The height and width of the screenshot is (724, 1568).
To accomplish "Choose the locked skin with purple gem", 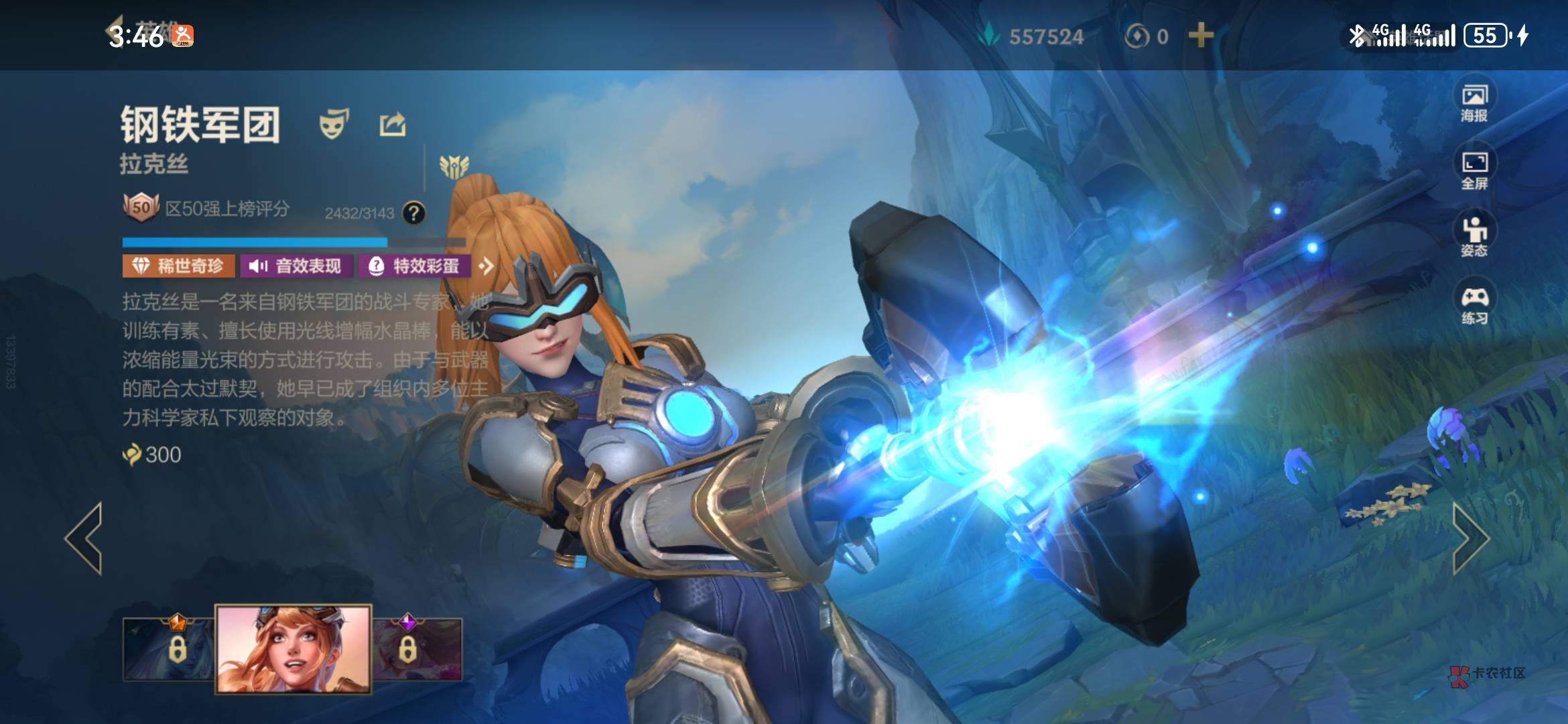I will click(x=417, y=648).
